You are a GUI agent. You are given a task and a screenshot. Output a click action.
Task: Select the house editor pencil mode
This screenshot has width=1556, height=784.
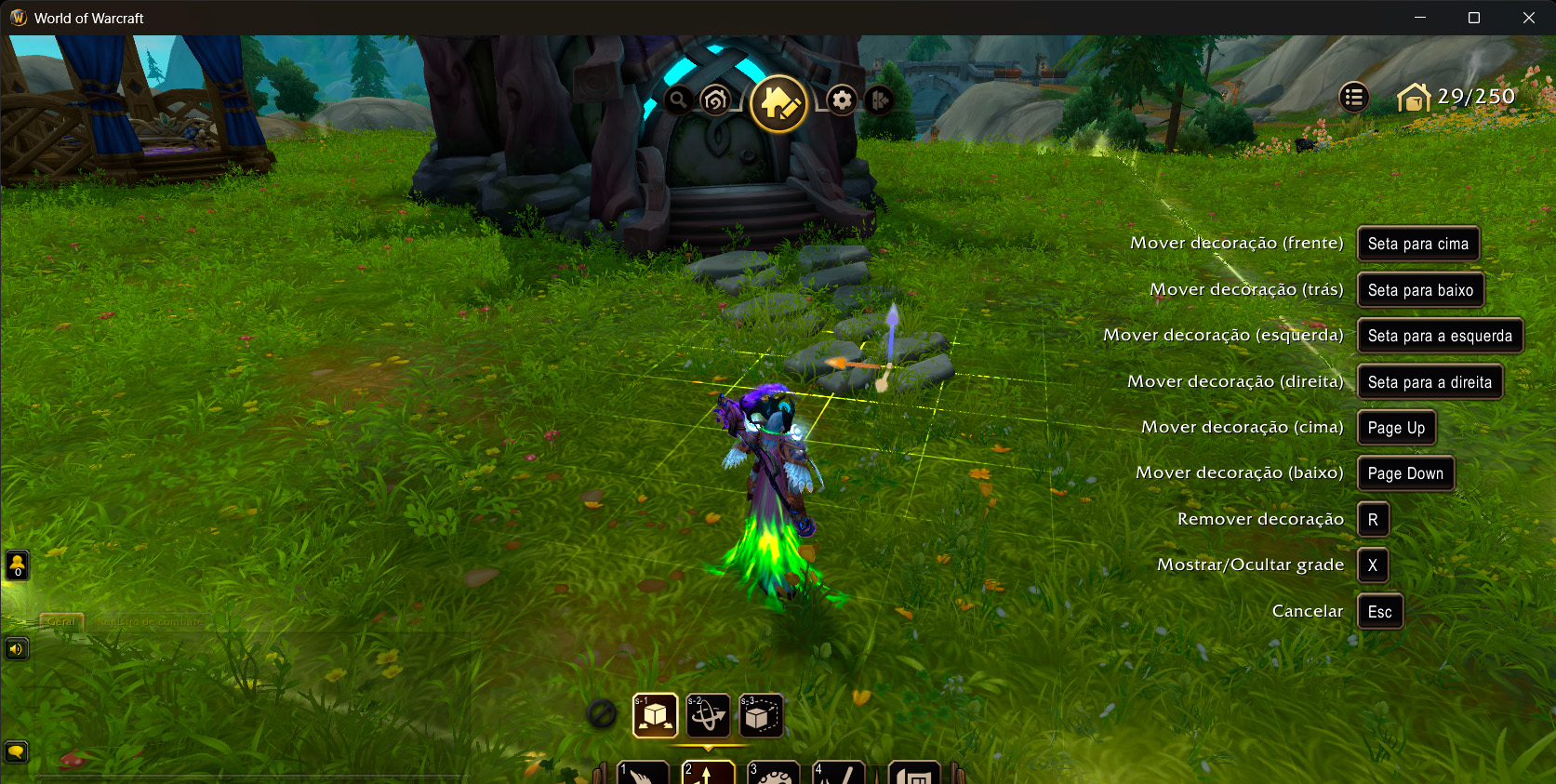[x=778, y=103]
